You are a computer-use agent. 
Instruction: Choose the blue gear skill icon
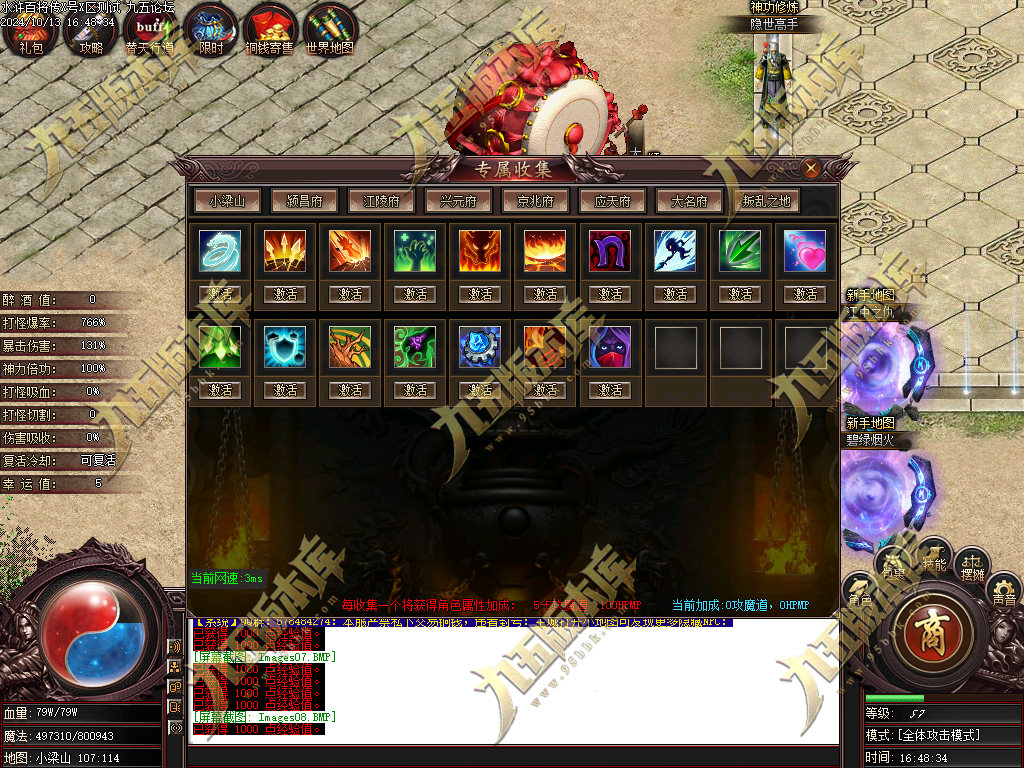pyautogui.click(x=480, y=346)
